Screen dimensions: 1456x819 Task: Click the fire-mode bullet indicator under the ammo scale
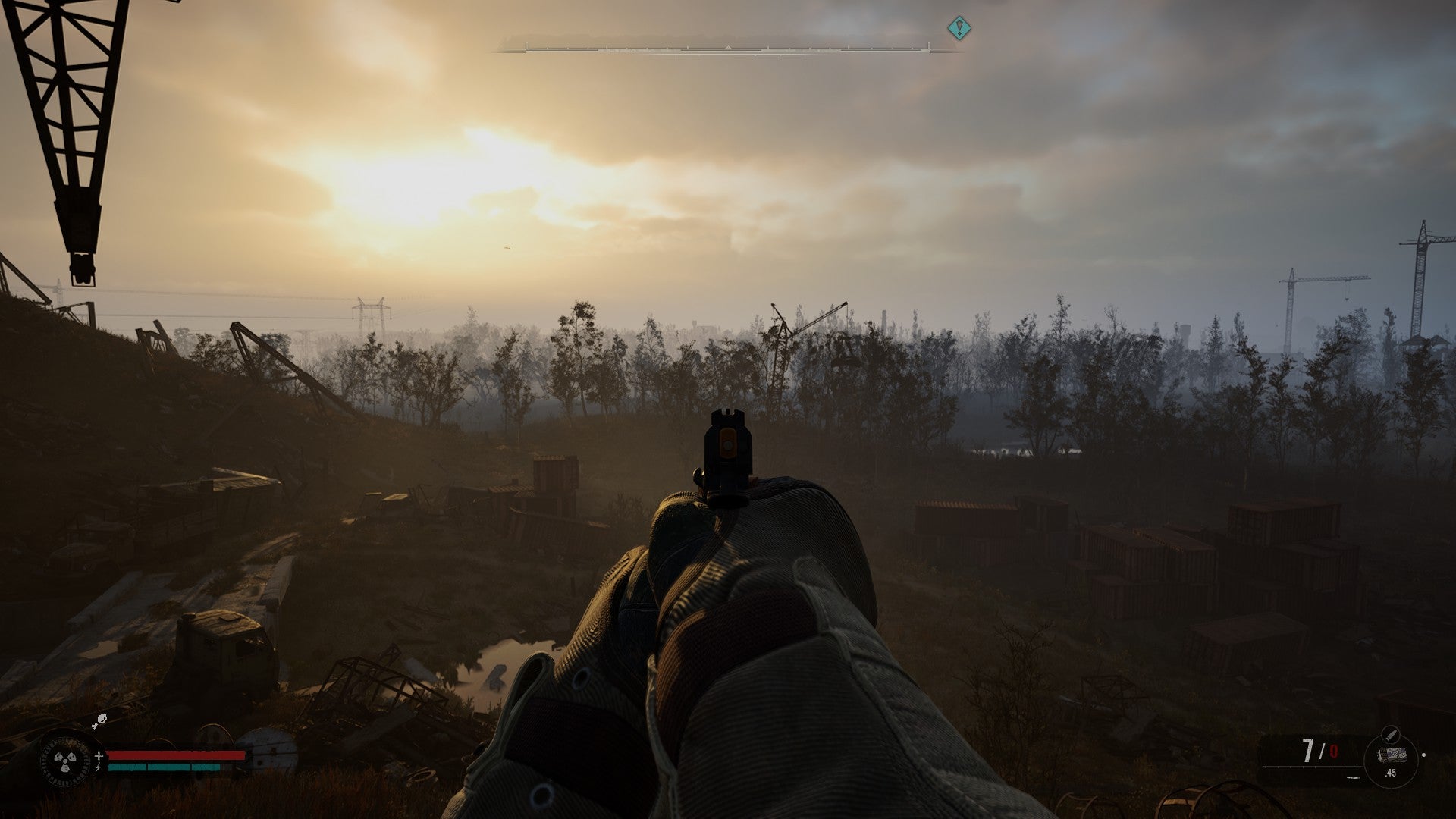click(x=1354, y=777)
